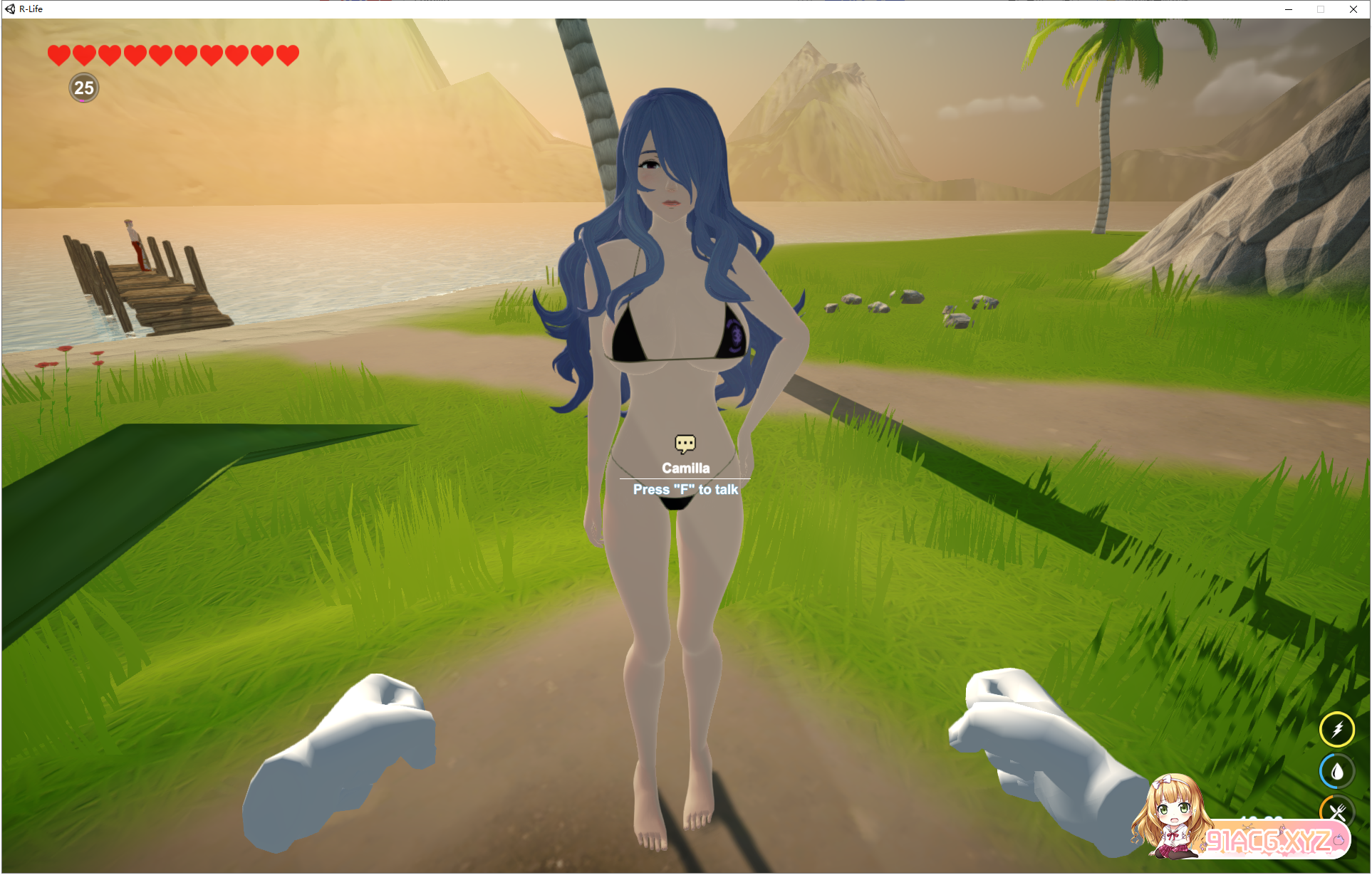Click Camilla's name label

685,468
